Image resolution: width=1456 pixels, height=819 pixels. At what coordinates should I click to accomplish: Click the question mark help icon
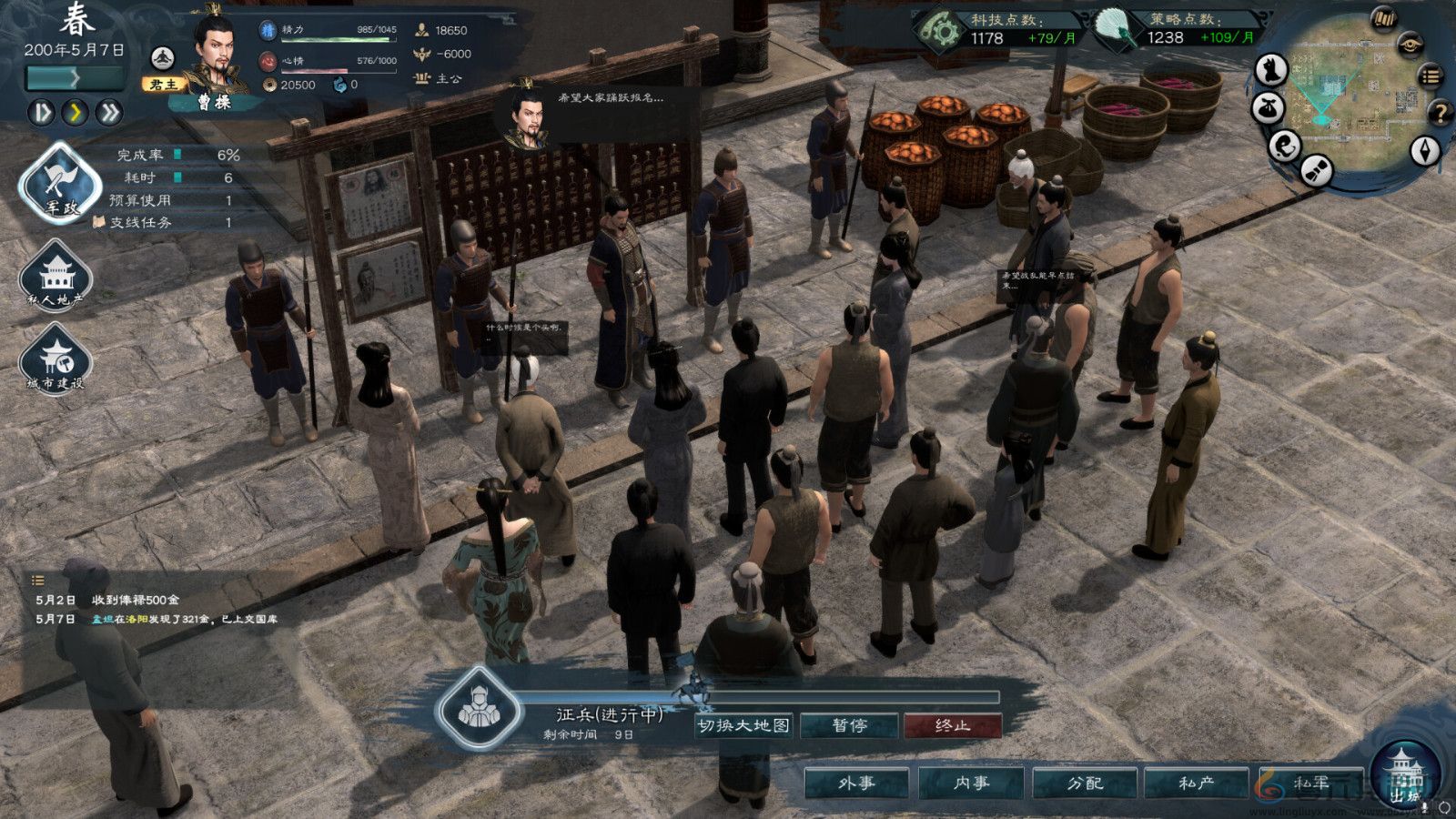pyautogui.click(x=1440, y=113)
